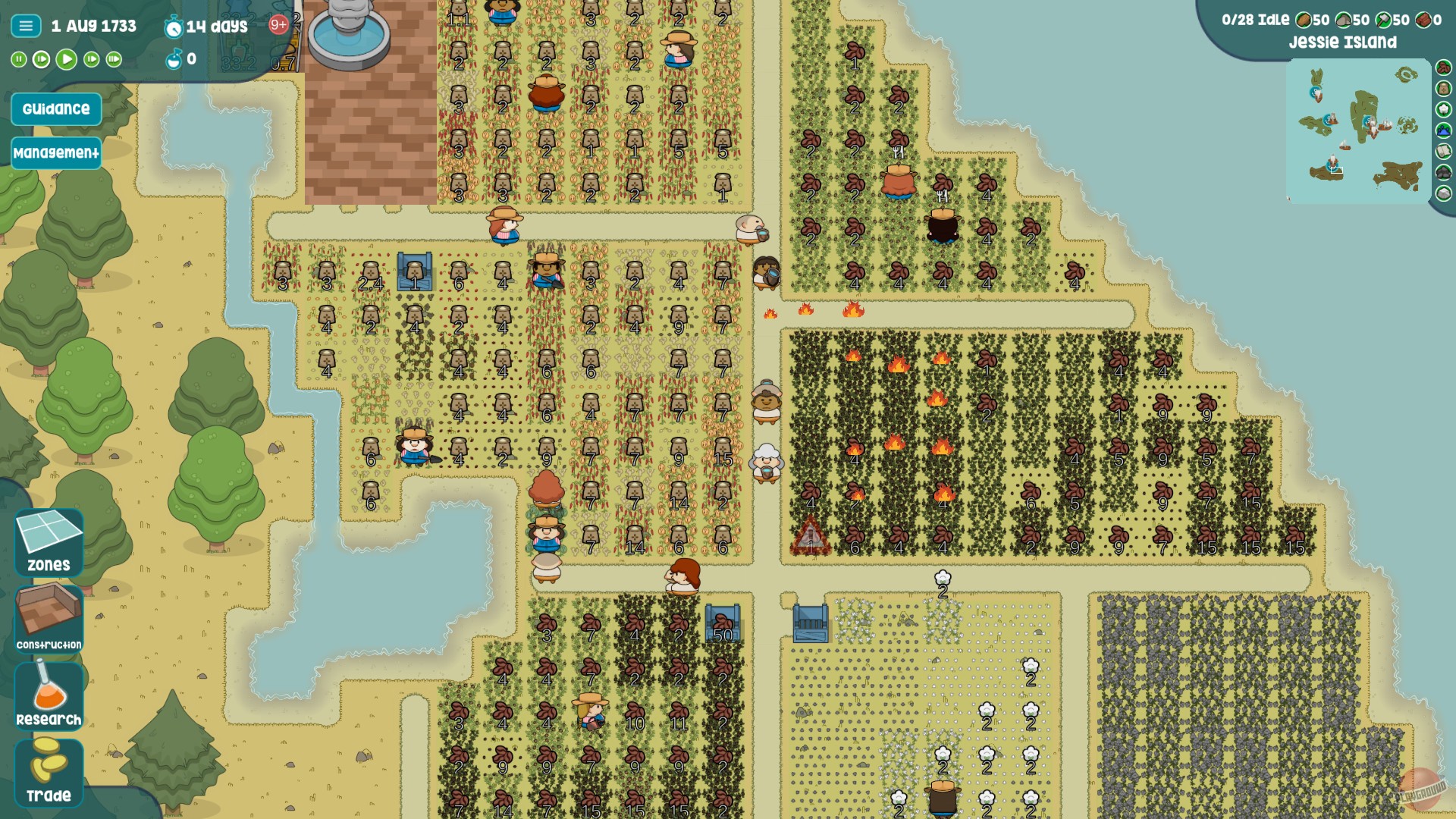Screen dimensions: 1456x819
Task: Click the coal resource icon
Action: 1442,171
